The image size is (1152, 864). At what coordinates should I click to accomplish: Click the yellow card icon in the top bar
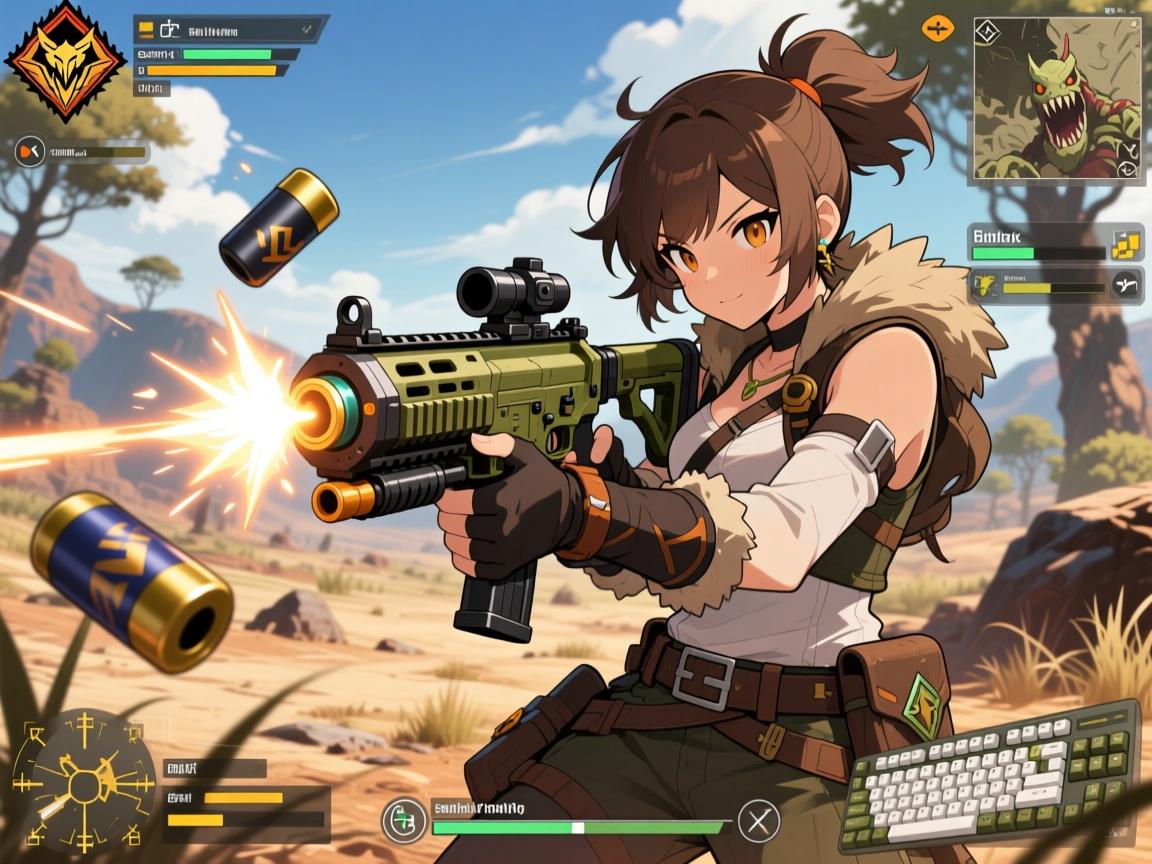pyautogui.click(x=146, y=28)
